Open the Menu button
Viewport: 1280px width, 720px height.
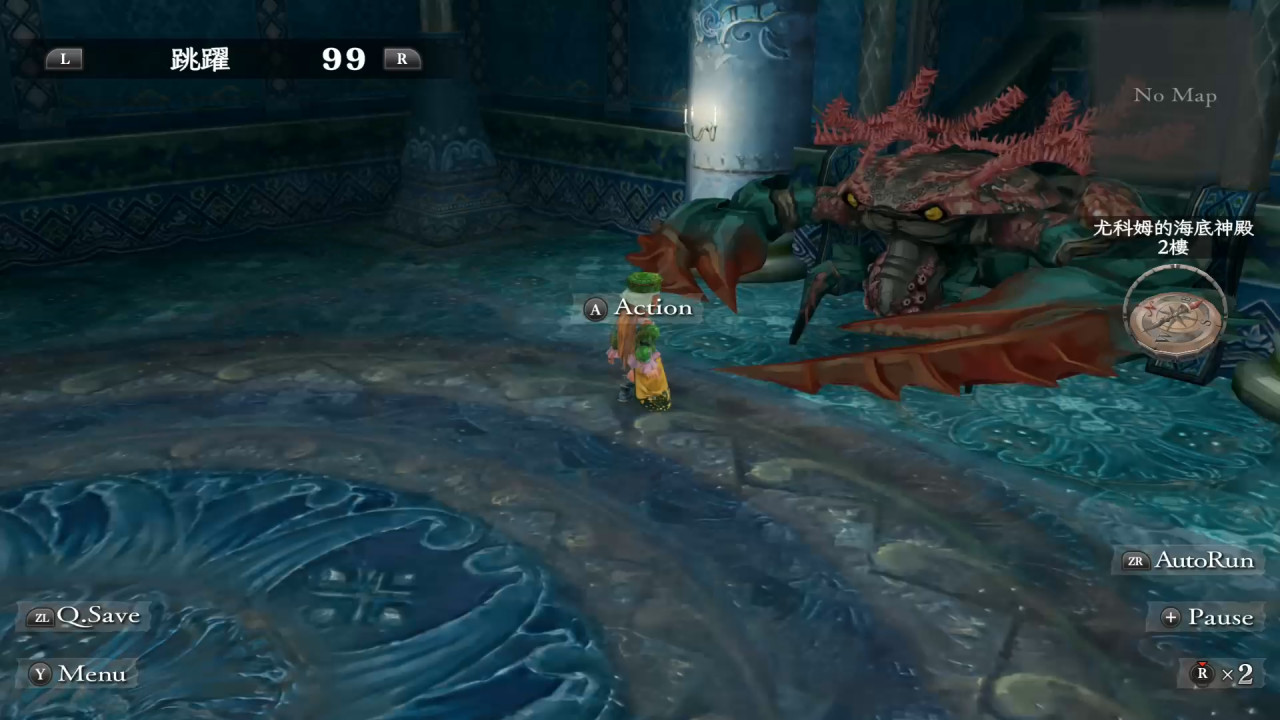[79, 674]
